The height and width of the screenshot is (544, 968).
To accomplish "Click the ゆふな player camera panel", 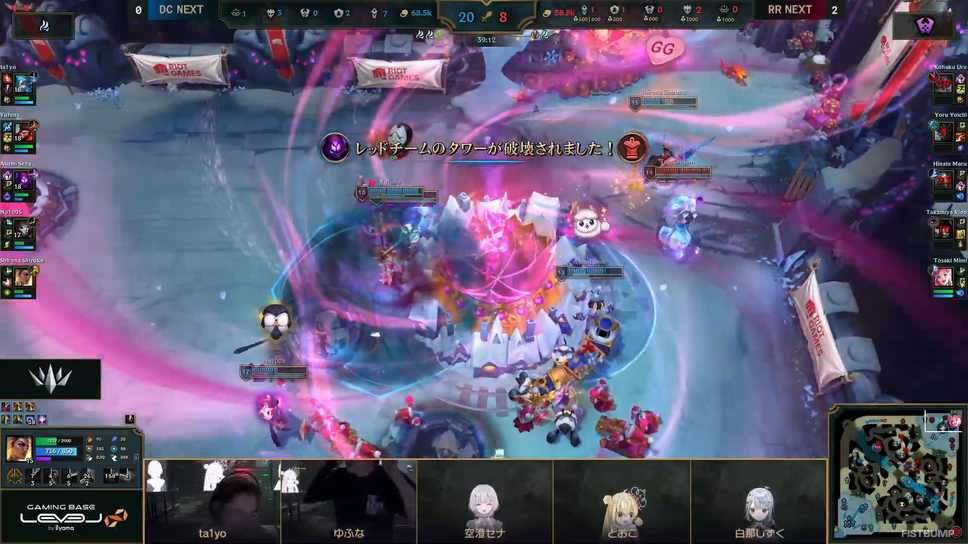I will tap(349, 501).
